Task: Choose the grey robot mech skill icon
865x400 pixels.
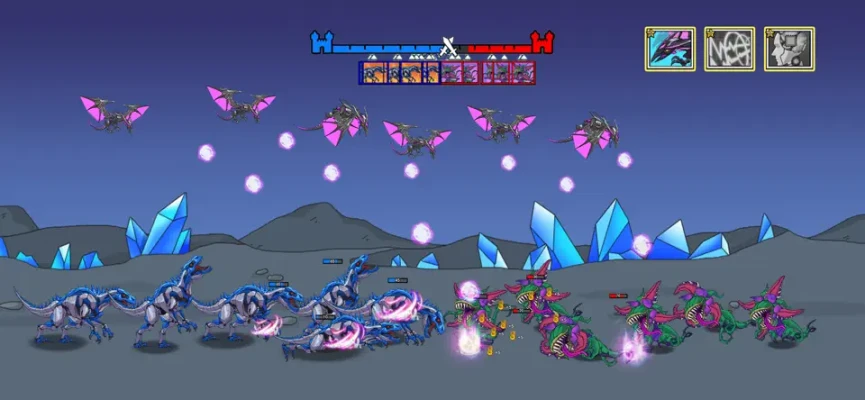Action: tap(790, 49)
